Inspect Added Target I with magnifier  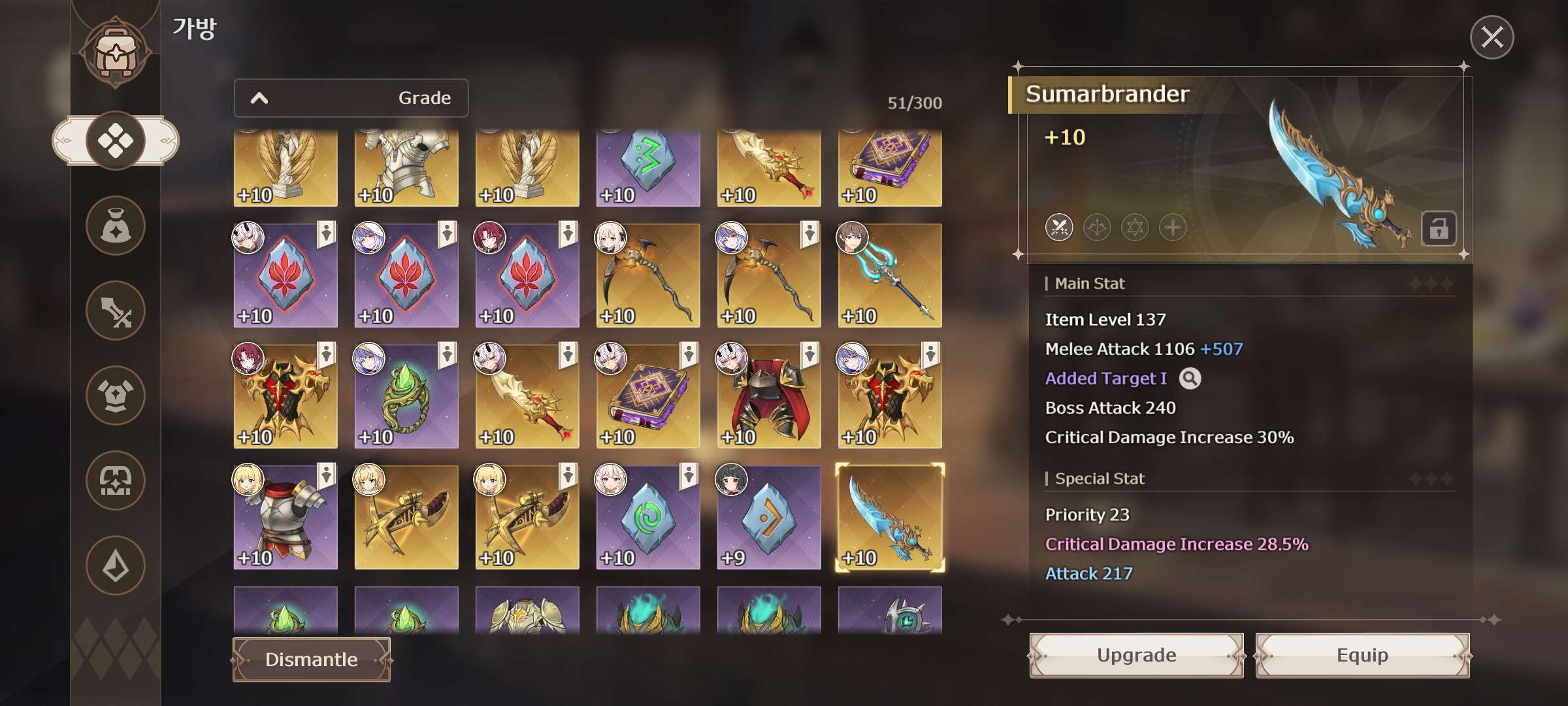coord(1190,378)
